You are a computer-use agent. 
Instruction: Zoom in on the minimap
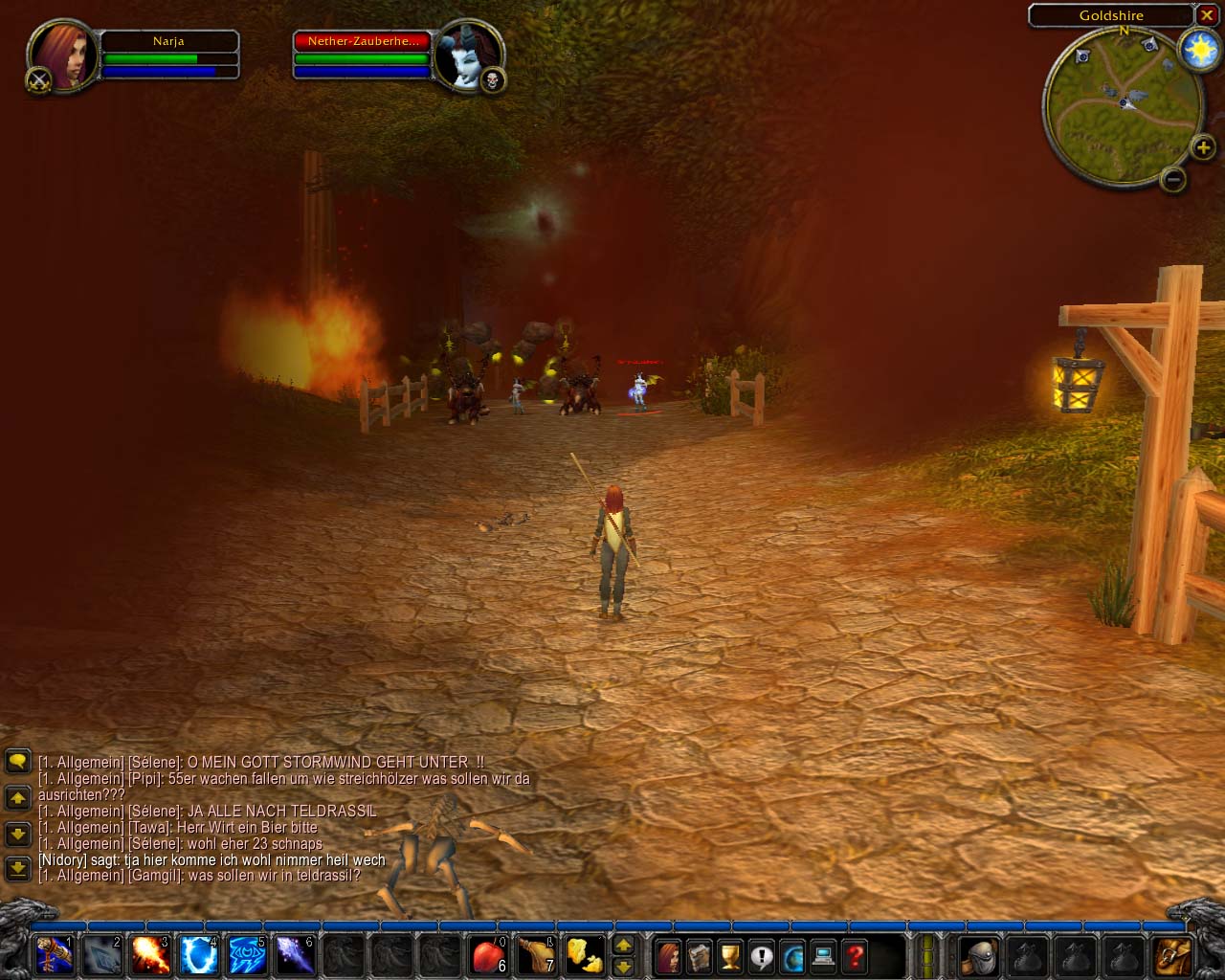pyautogui.click(x=1203, y=147)
